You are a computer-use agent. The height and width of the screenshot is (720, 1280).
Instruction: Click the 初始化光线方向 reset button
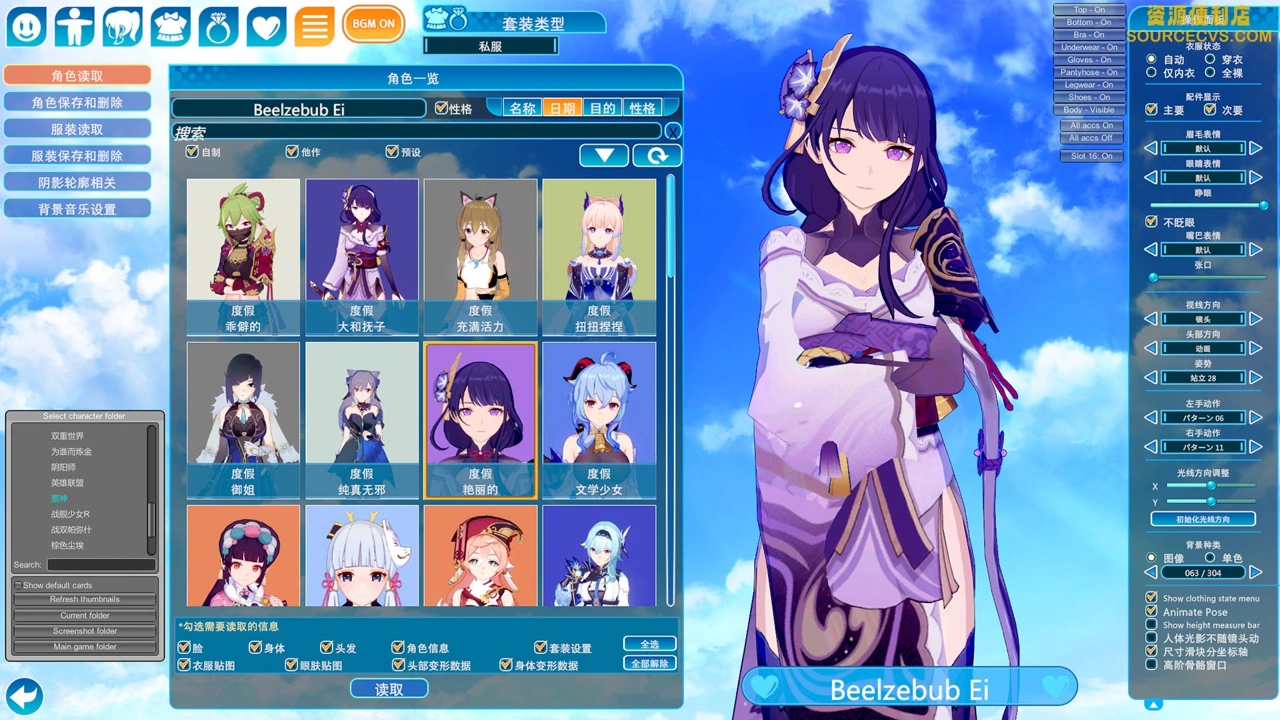point(1202,519)
